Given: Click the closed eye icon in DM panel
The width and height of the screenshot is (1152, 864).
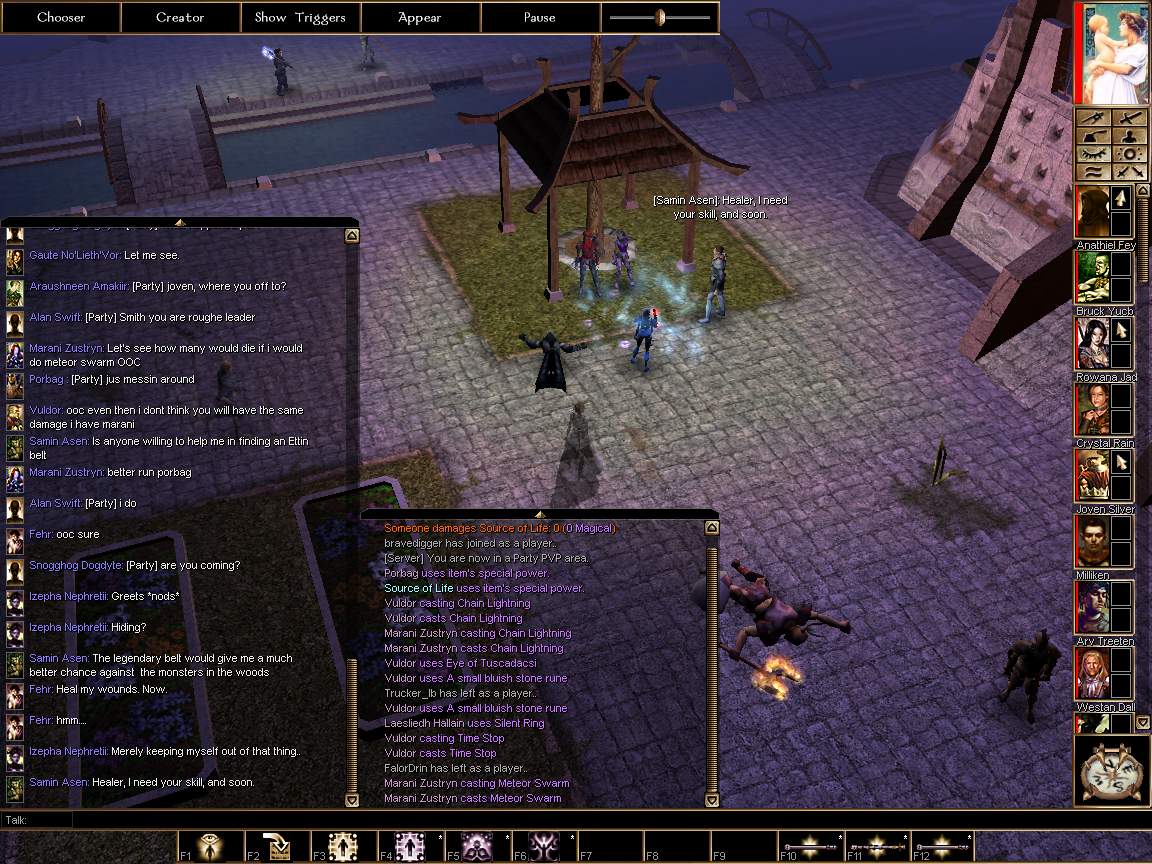Looking at the screenshot, I should [1094, 155].
